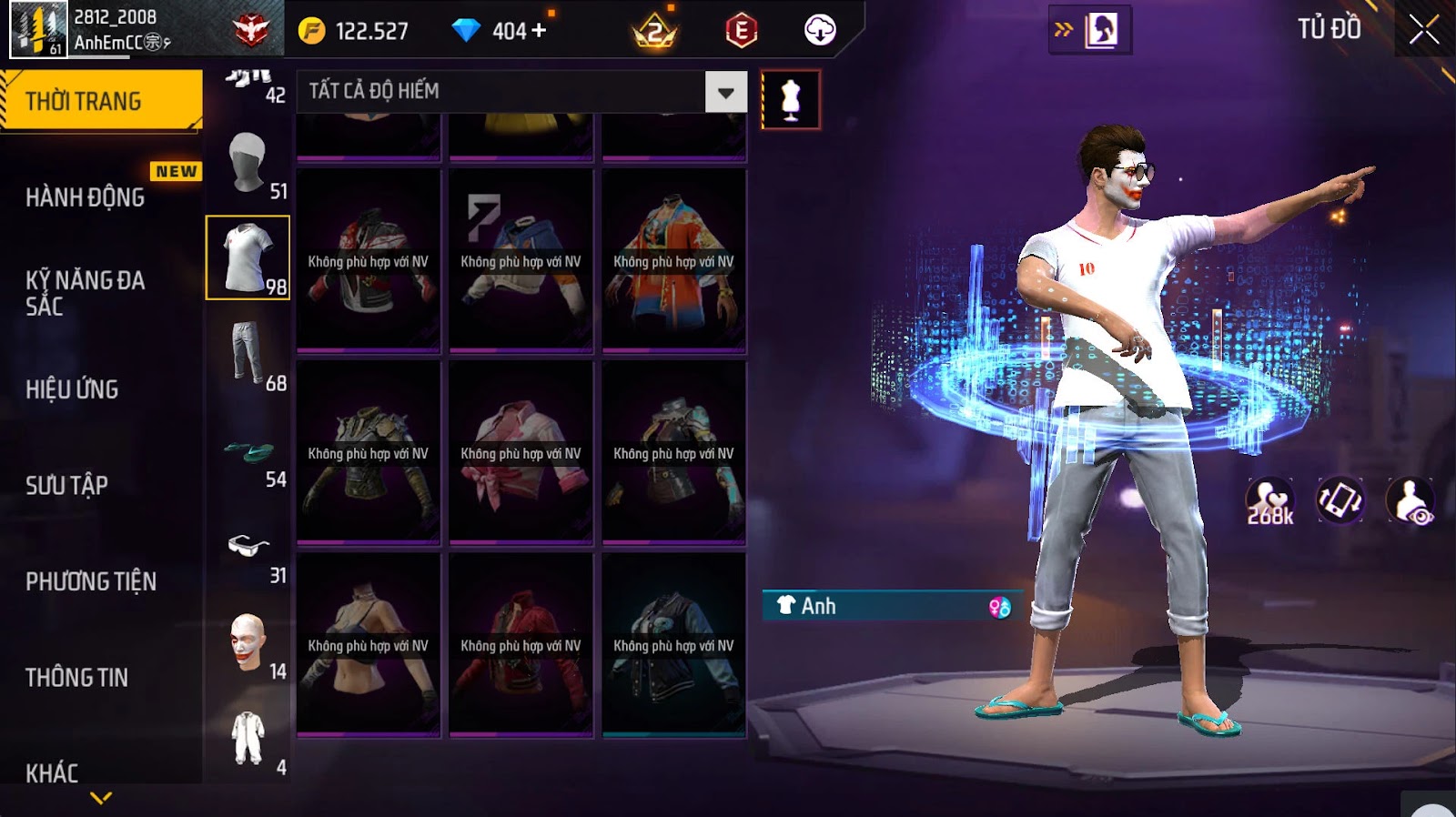Select the Khác menu entry
The image size is (1456, 817).
[x=52, y=773]
